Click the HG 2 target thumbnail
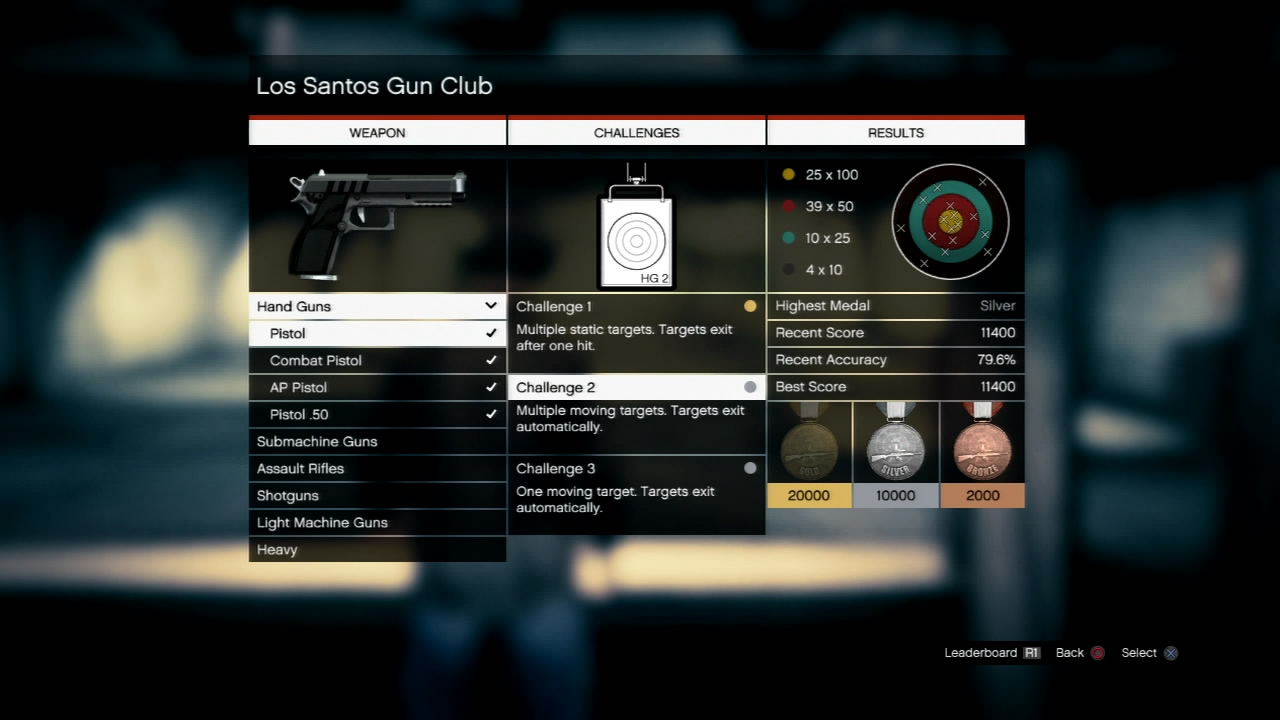The height and width of the screenshot is (720, 1280). tap(636, 239)
